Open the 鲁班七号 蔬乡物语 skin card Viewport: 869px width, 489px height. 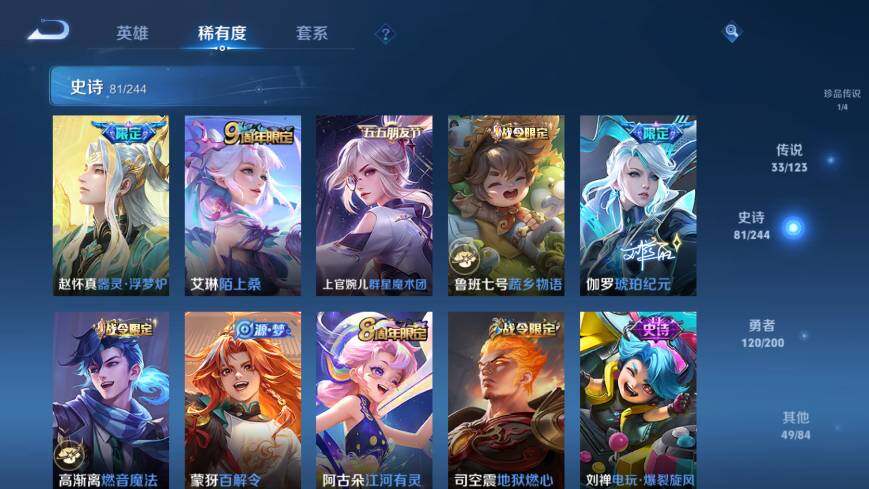[x=506, y=205]
